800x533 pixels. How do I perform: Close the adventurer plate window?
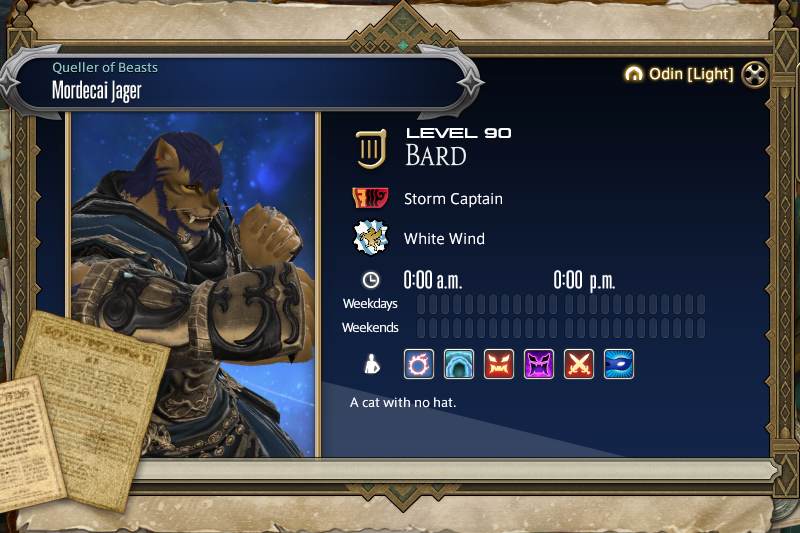pyautogui.click(x=754, y=75)
